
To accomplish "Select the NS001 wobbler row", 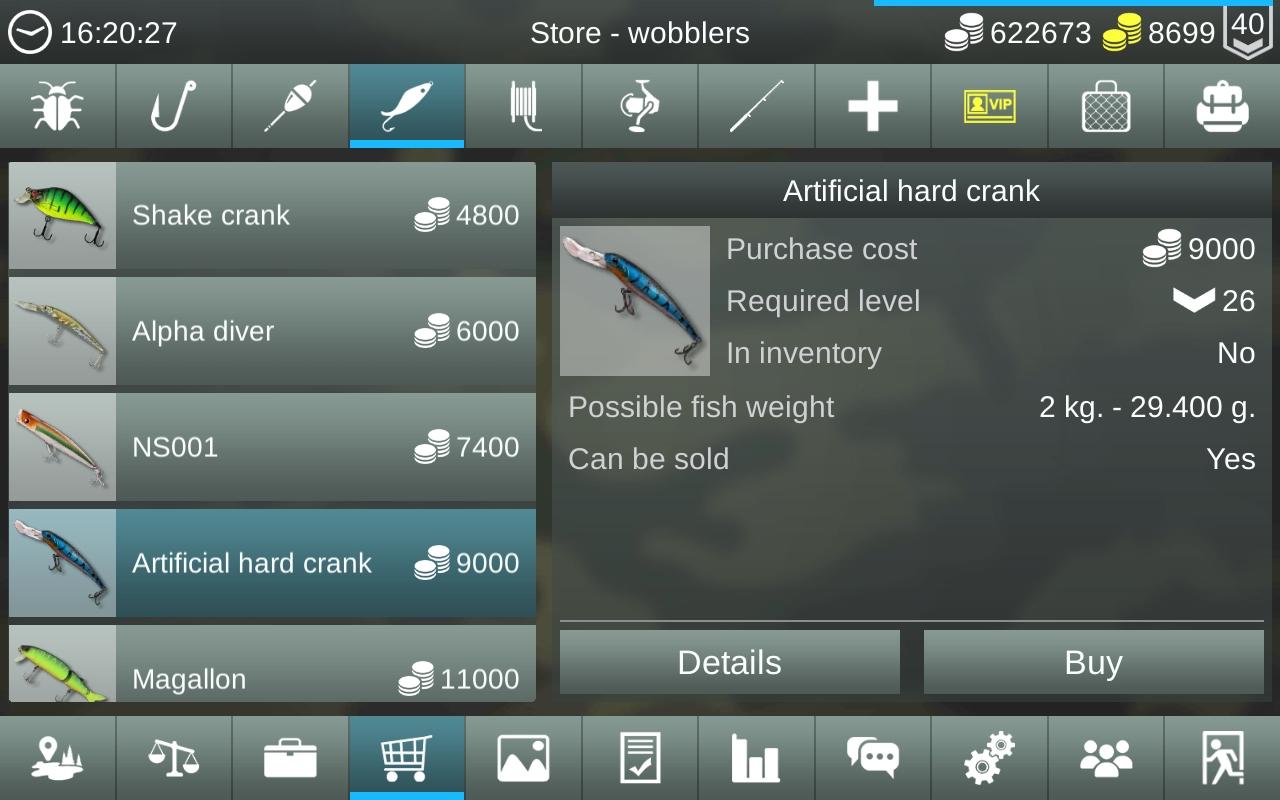I will pos(272,448).
